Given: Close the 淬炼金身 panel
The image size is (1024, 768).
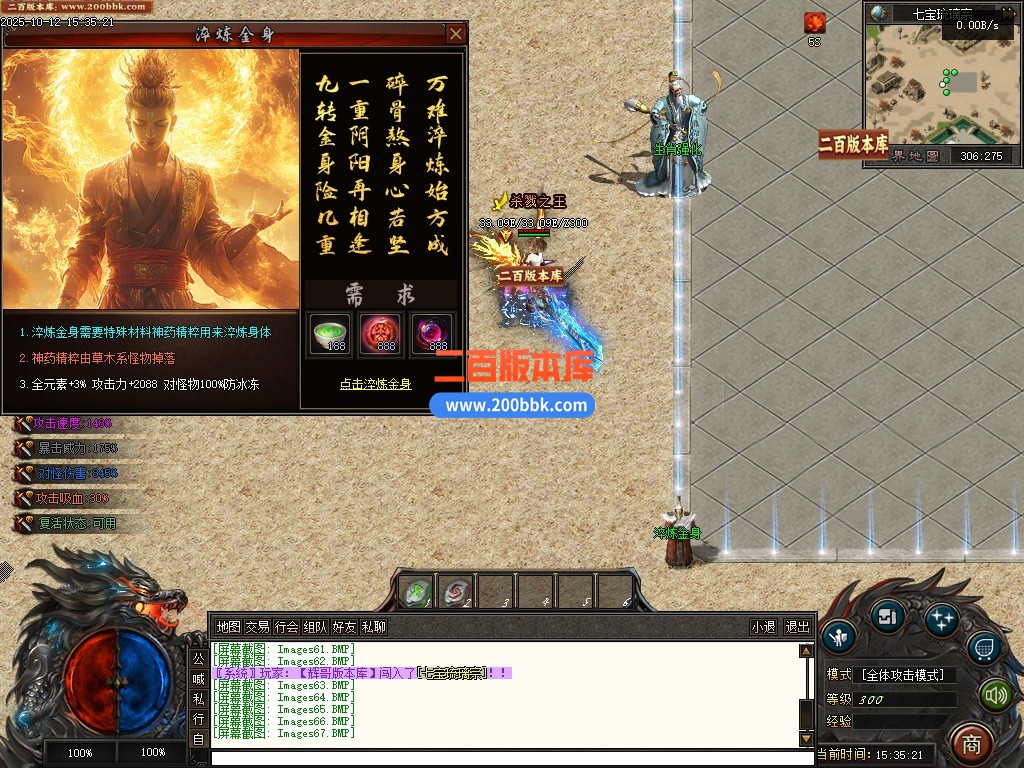Looking at the screenshot, I should coord(456,34).
